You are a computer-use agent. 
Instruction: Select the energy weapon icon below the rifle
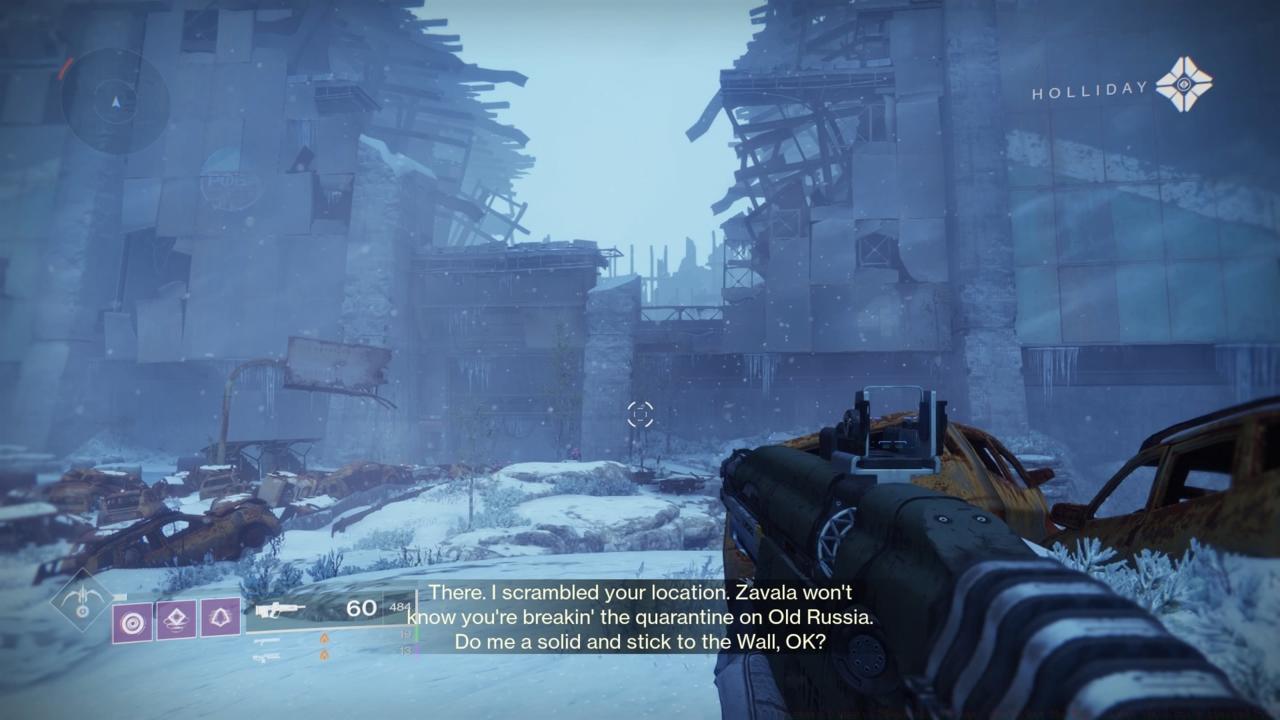click(x=267, y=641)
